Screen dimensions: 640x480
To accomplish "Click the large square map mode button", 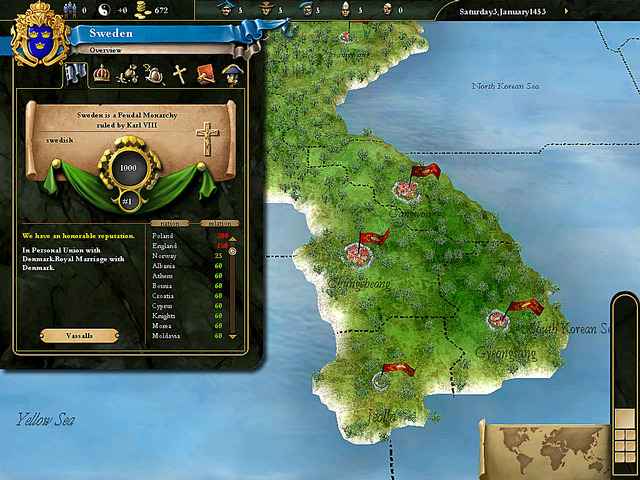I will (x=625, y=419).
